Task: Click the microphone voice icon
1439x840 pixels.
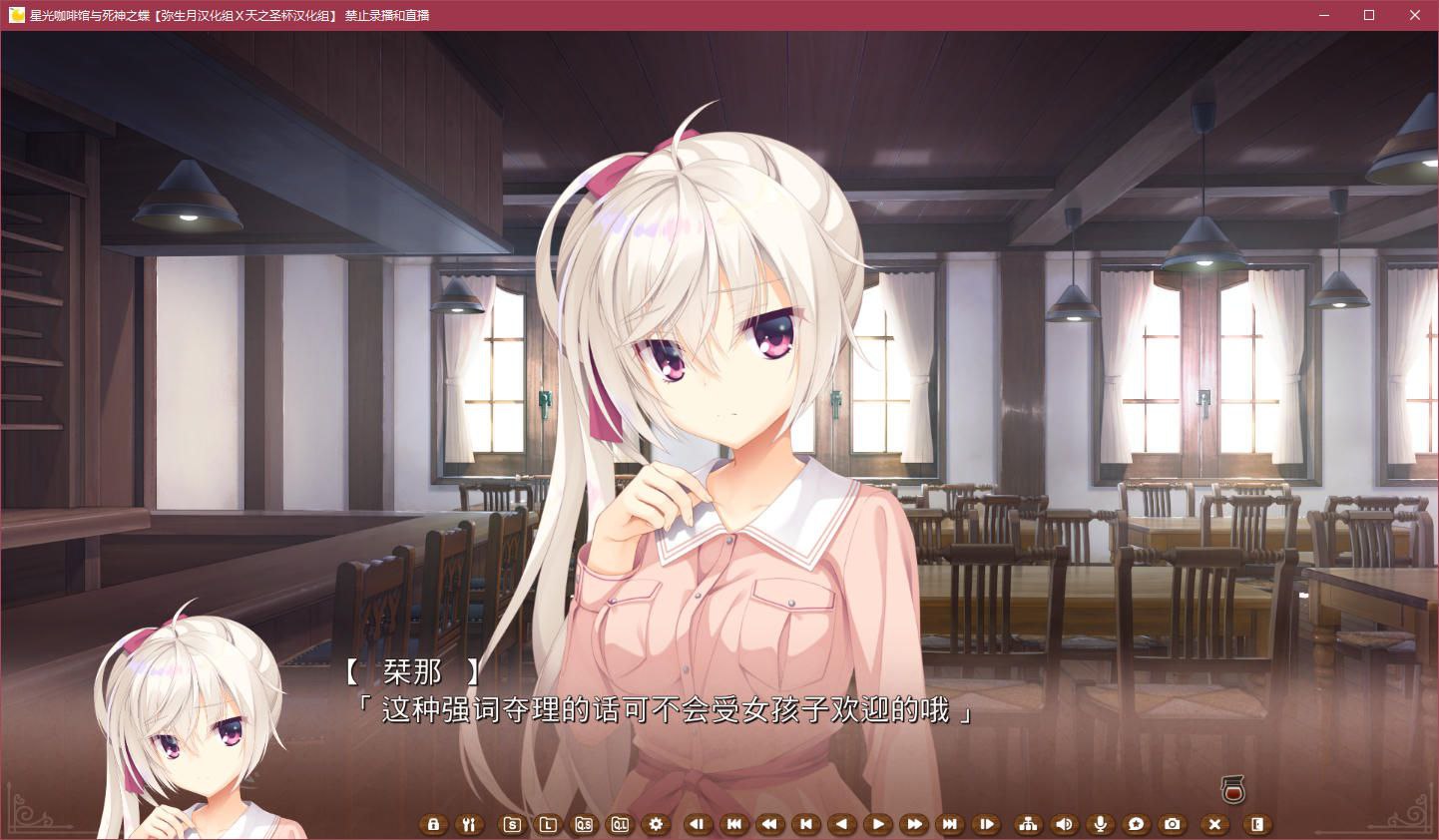Action: tap(1101, 824)
